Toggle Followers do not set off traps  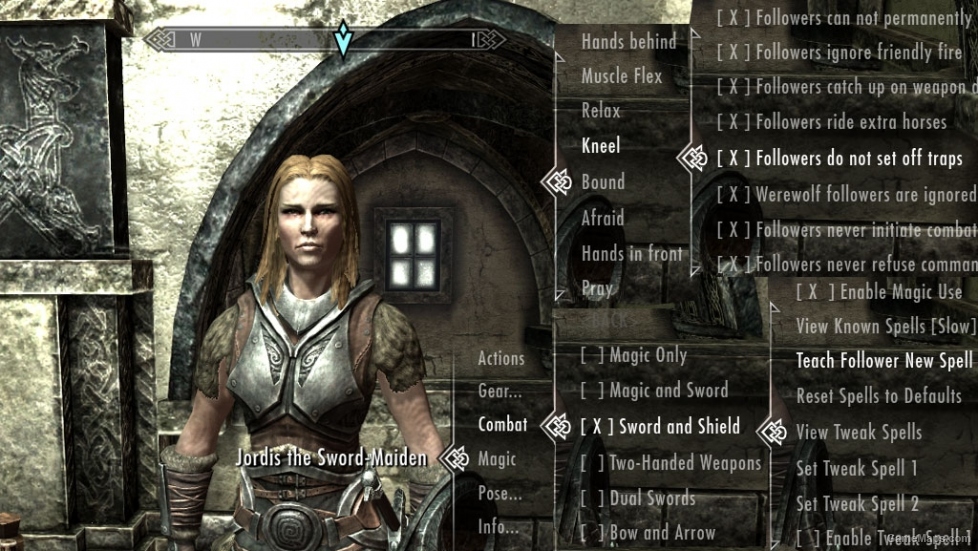coord(840,158)
